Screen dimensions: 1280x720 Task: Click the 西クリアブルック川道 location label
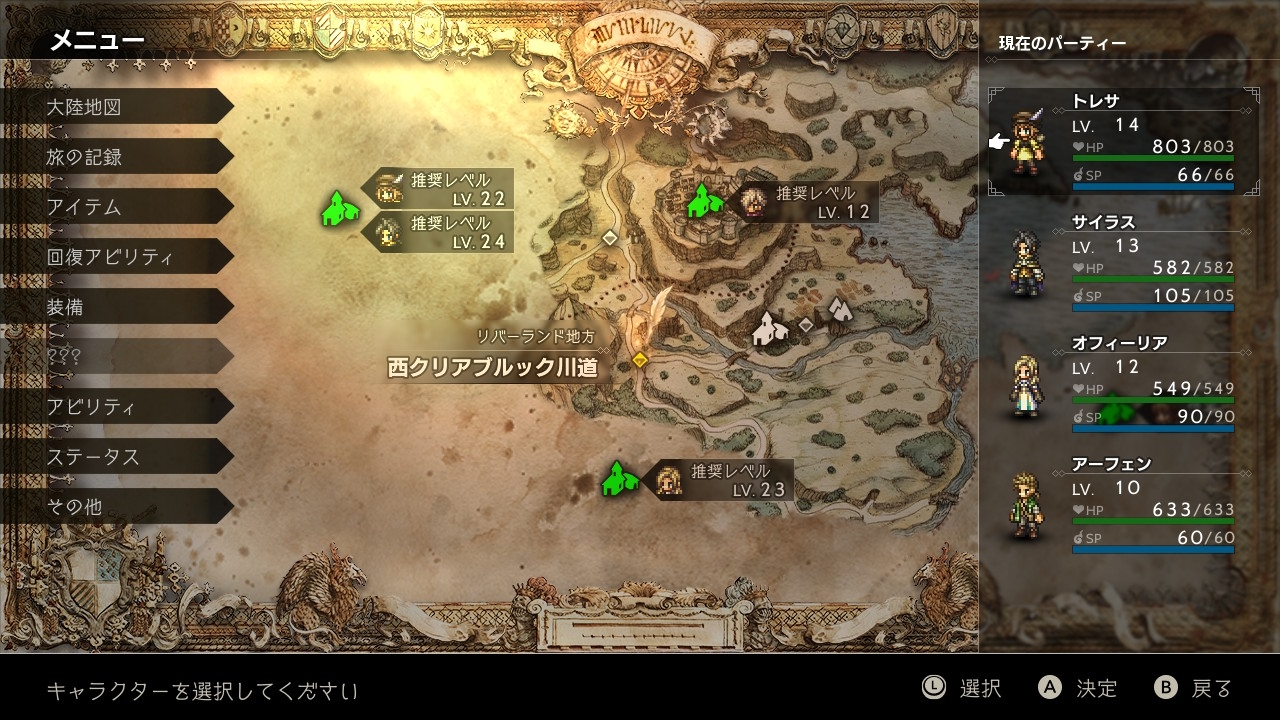pos(492,367)
